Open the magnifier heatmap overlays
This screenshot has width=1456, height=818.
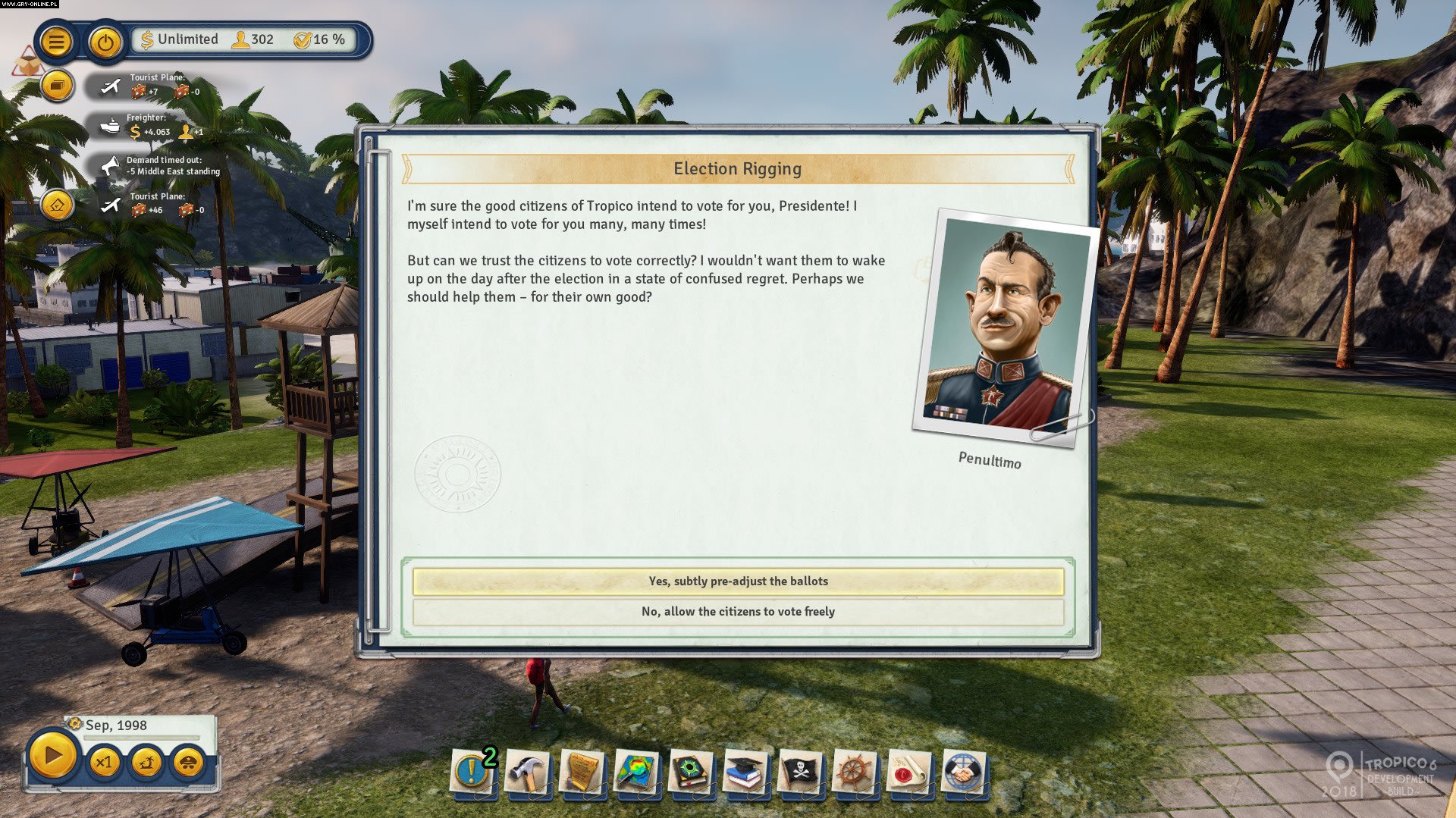pyautogui.click(x=636, y=773)
